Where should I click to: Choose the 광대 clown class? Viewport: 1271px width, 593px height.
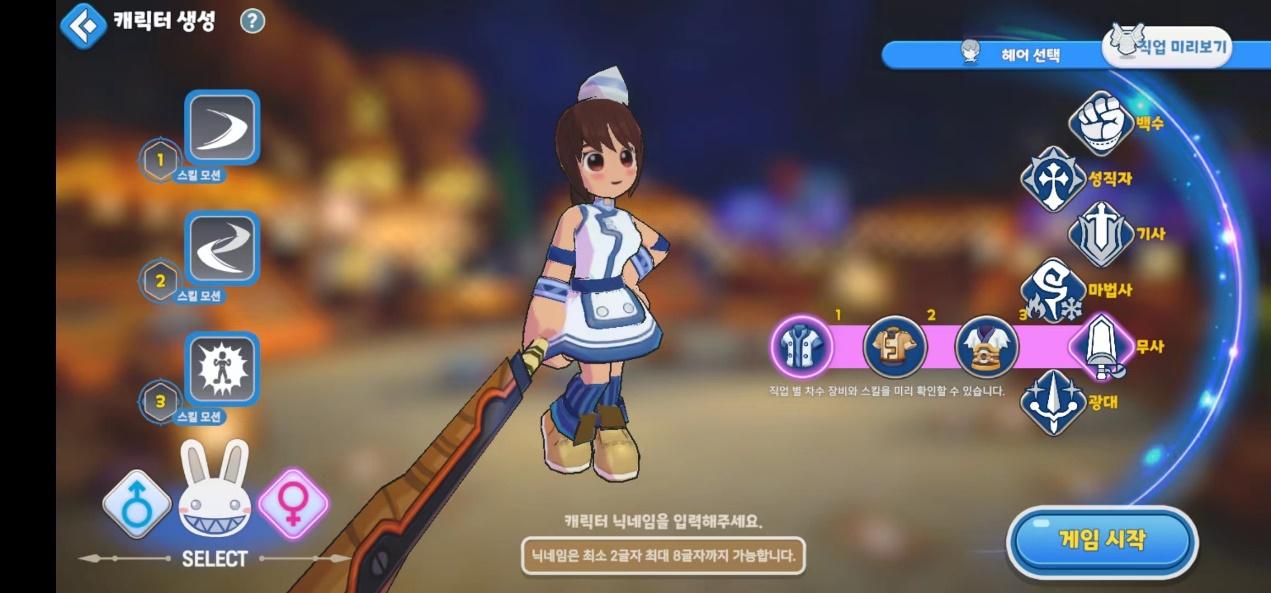pyautogui.click(x=1053, y=403)
